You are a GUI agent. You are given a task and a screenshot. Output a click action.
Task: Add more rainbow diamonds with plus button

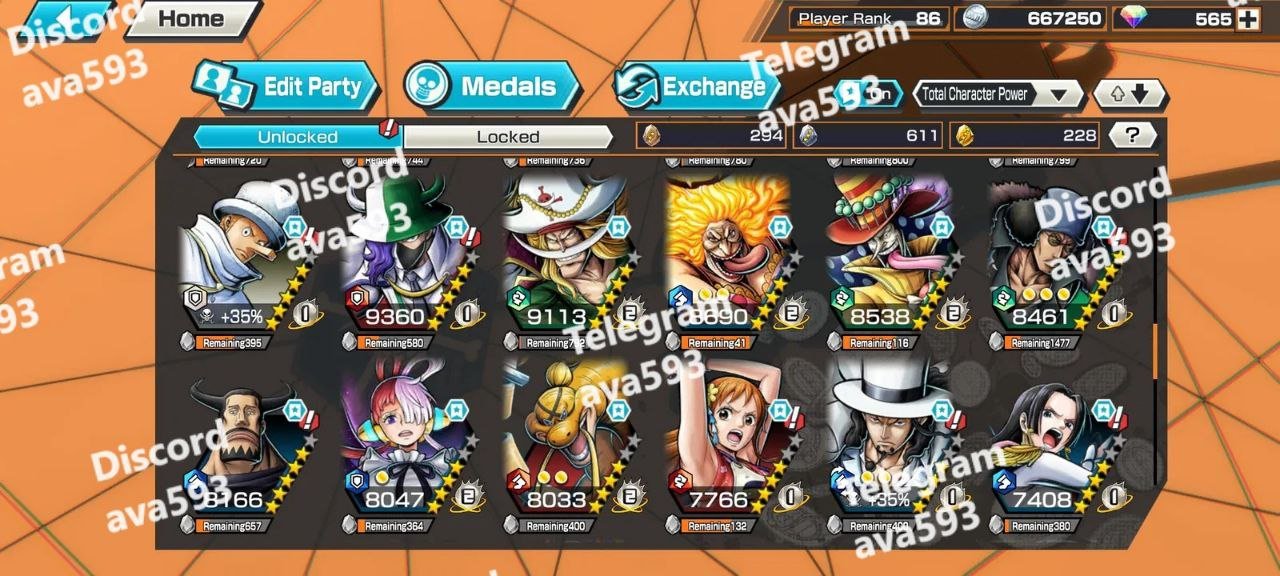[x=1247, y=19]
